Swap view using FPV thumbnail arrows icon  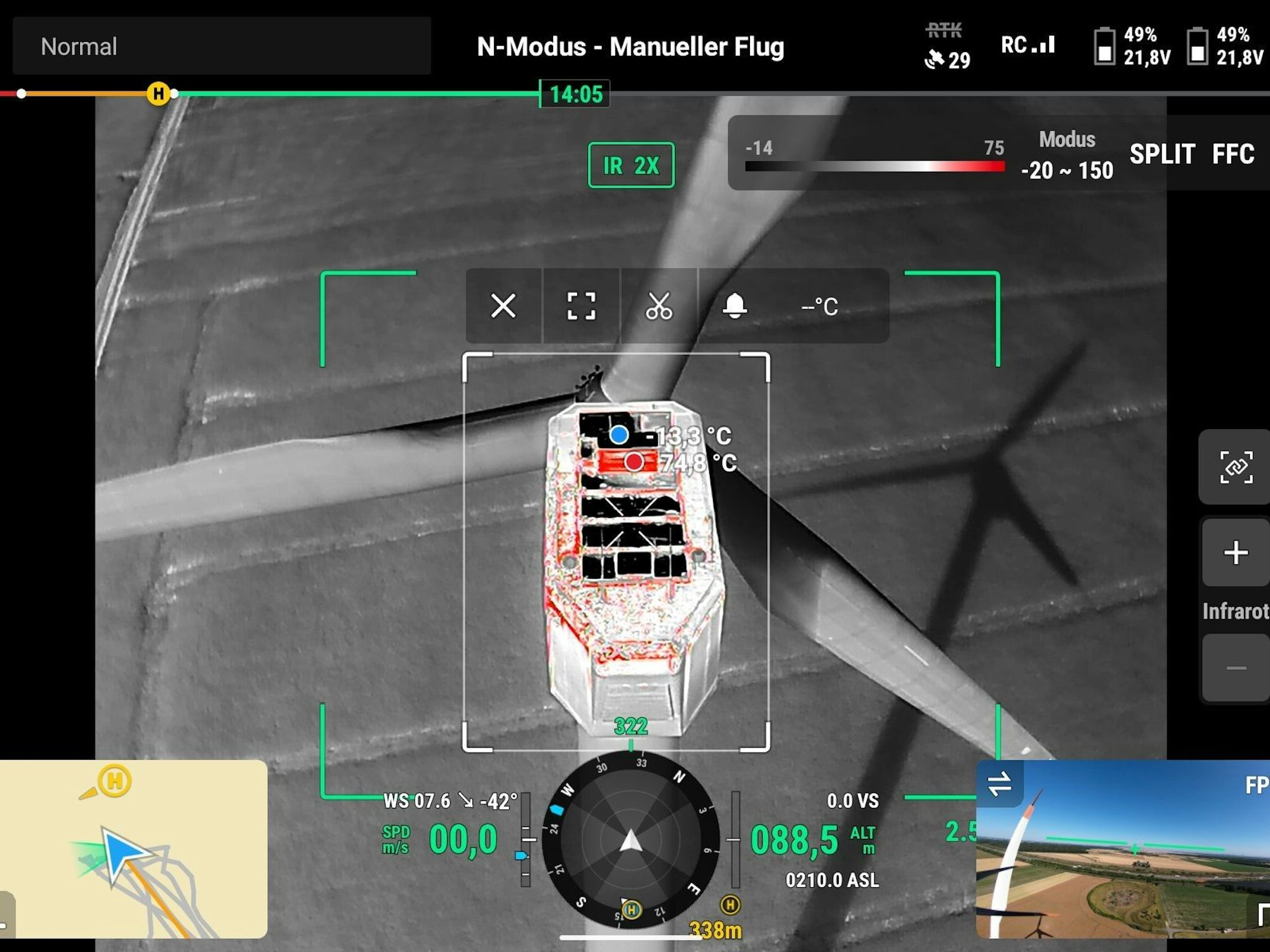(999, 783)
